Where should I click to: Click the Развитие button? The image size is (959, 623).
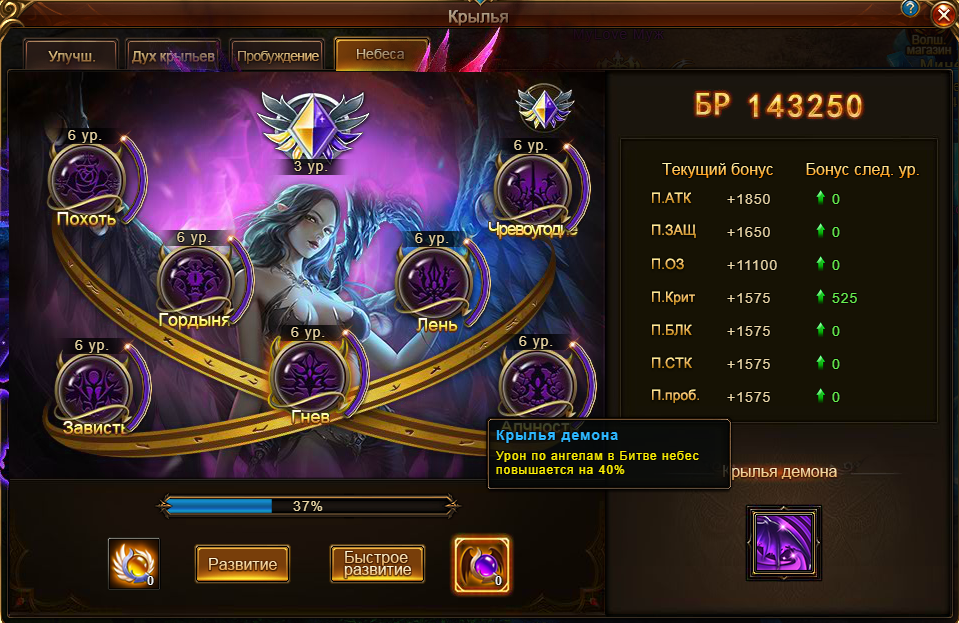[x=243, y=564]
